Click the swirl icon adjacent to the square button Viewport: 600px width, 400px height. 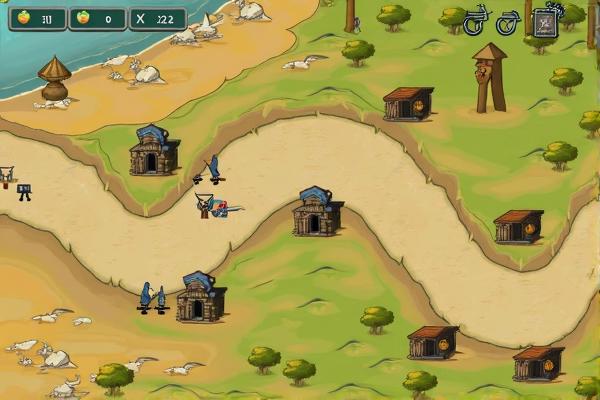click(509, 21)
